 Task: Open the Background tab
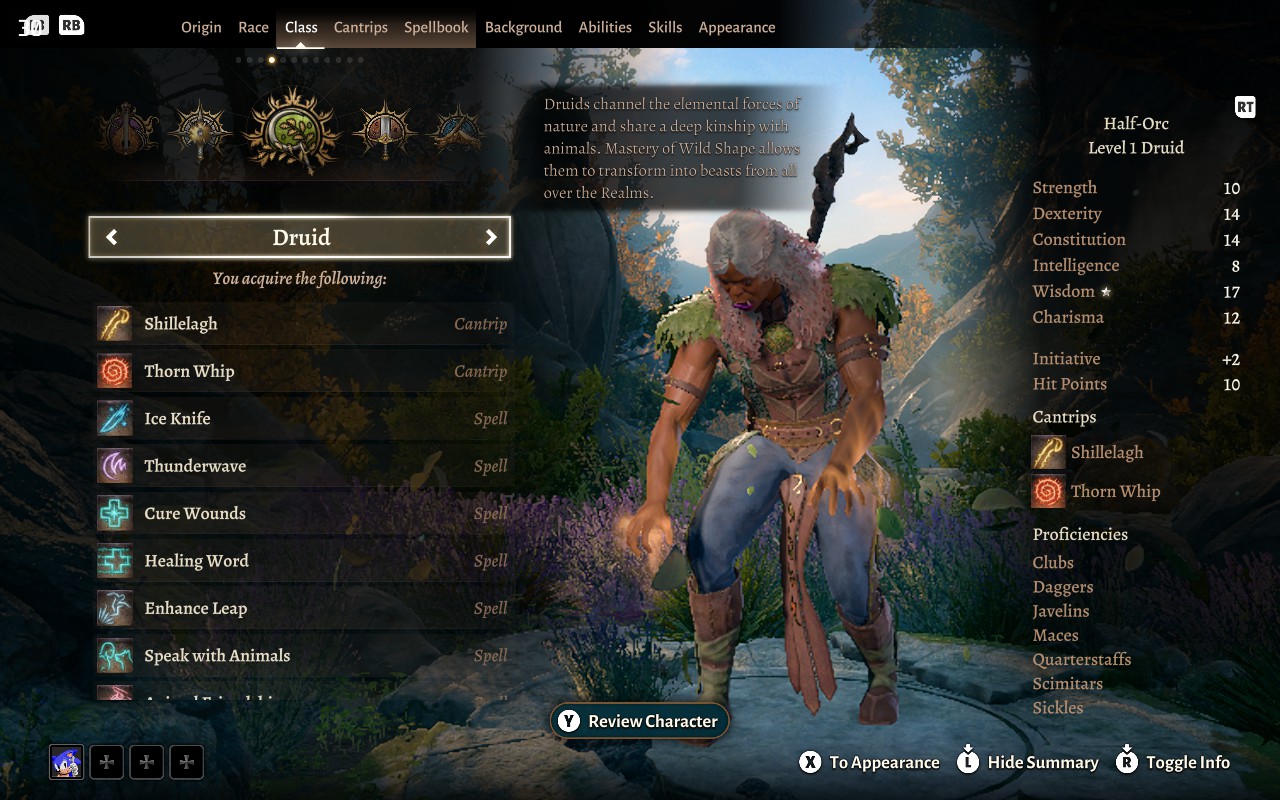coord(523,27)
